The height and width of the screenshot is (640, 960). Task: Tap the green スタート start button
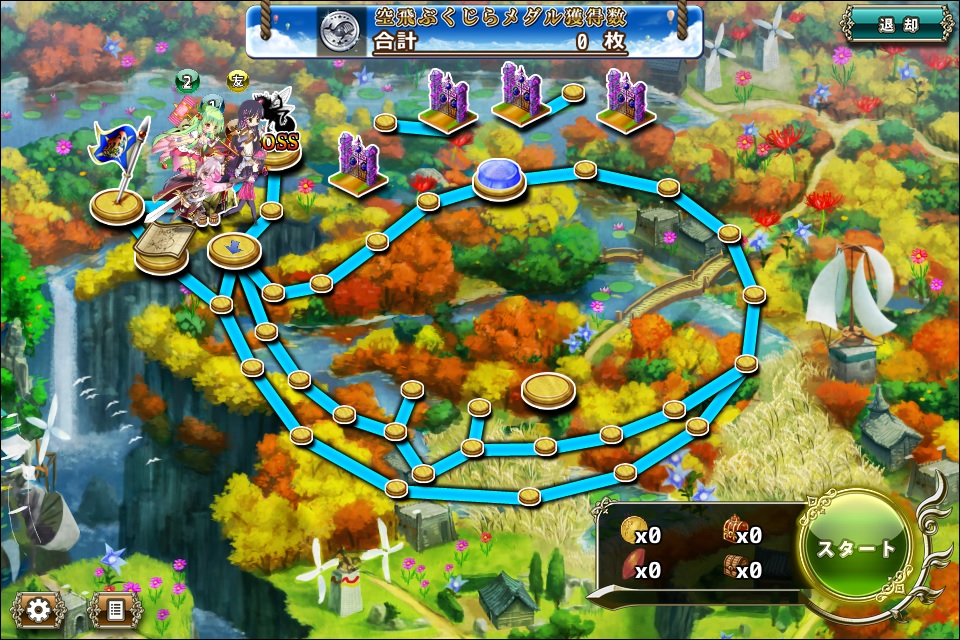(857, 550)
